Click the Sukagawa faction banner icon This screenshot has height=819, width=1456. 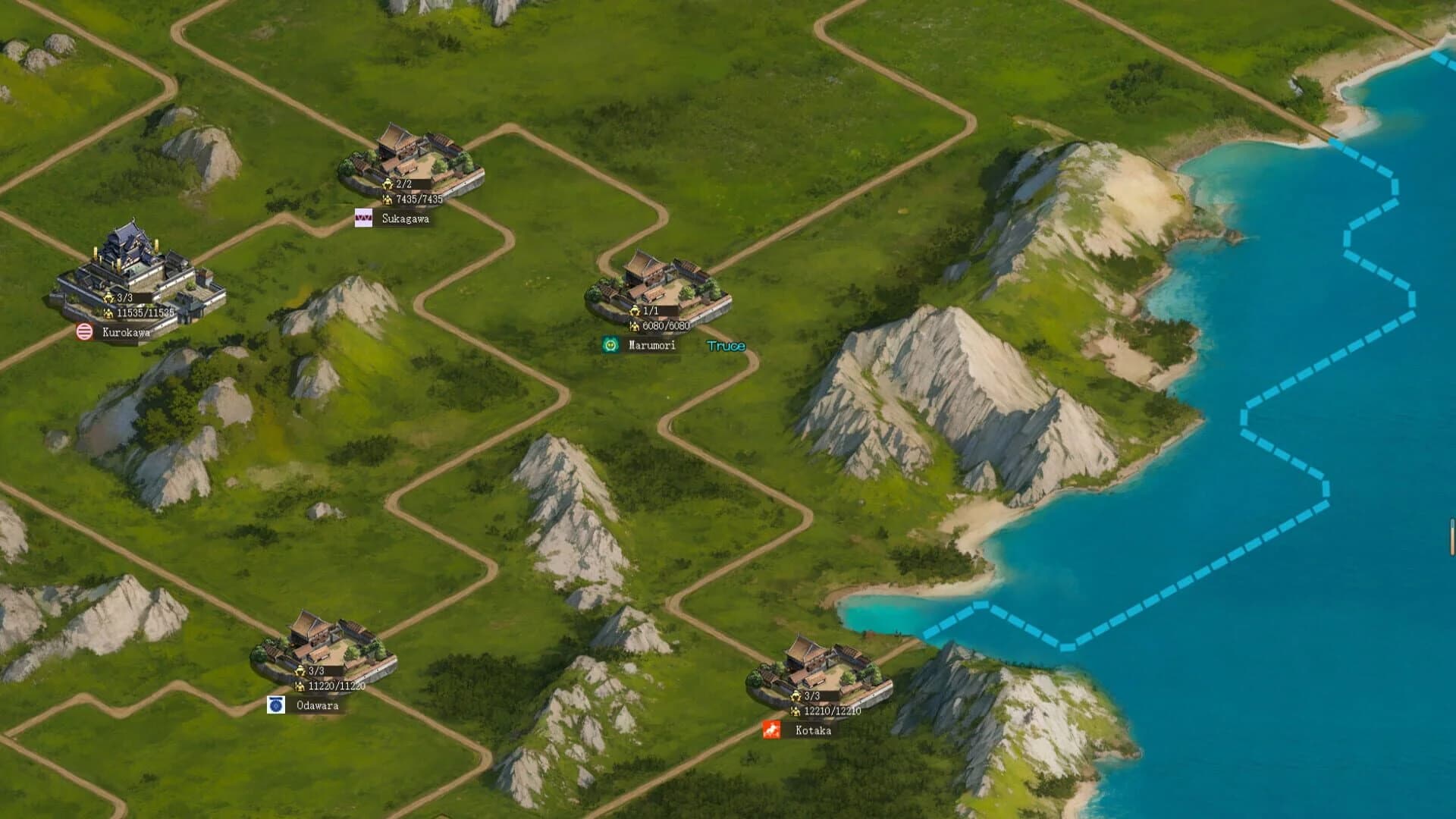pyautogui.click(x=362, y=219)
